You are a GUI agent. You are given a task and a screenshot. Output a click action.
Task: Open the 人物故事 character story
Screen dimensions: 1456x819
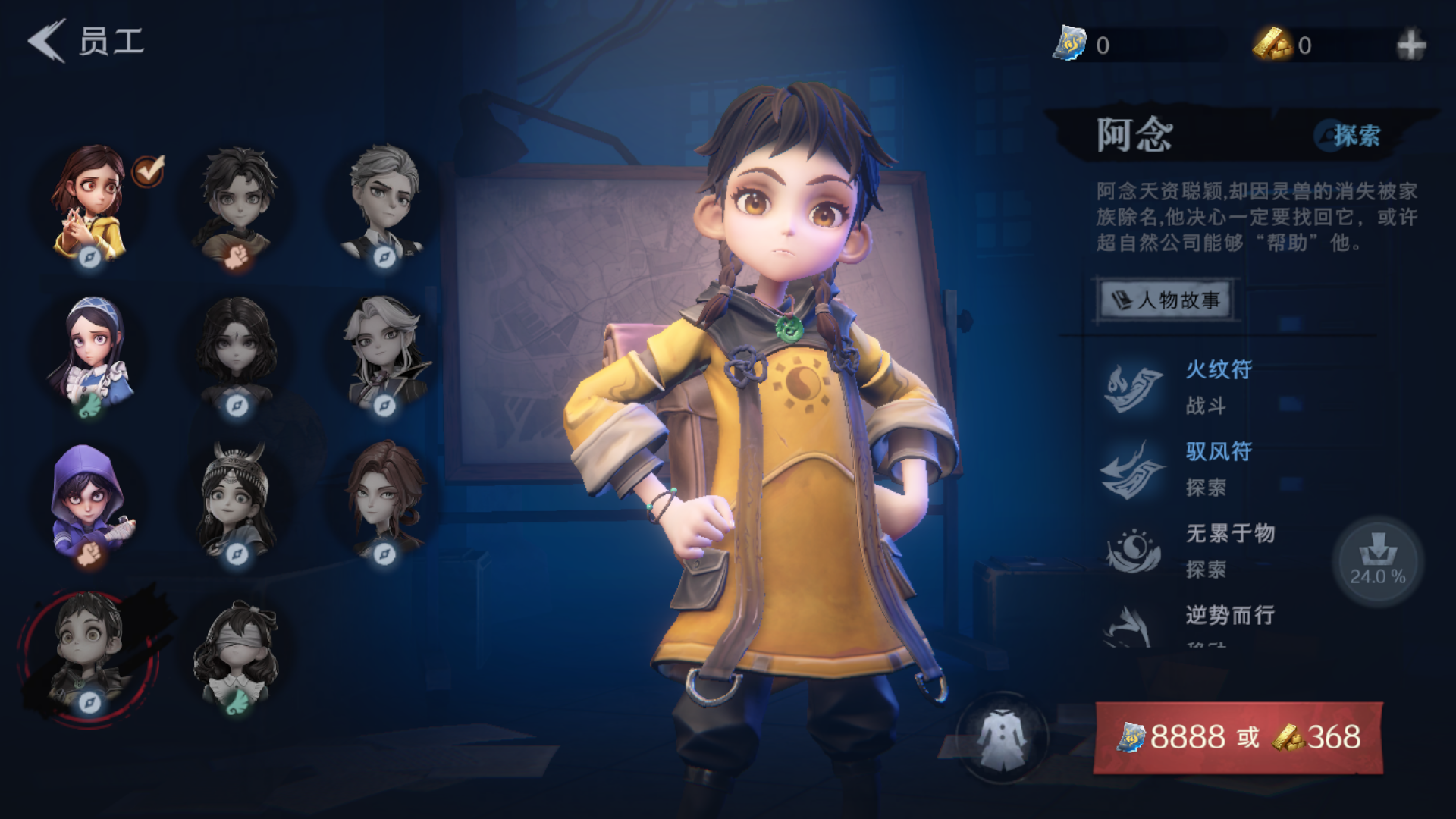click(x=1166, y=300)
